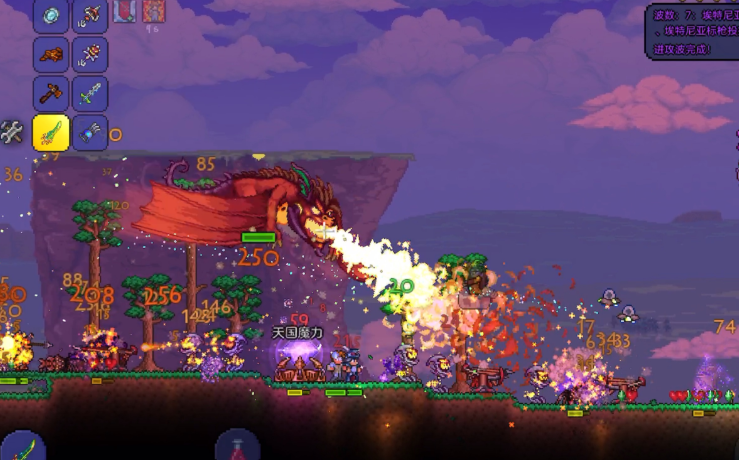Equip the wooden hammer slot

[51, 94]
